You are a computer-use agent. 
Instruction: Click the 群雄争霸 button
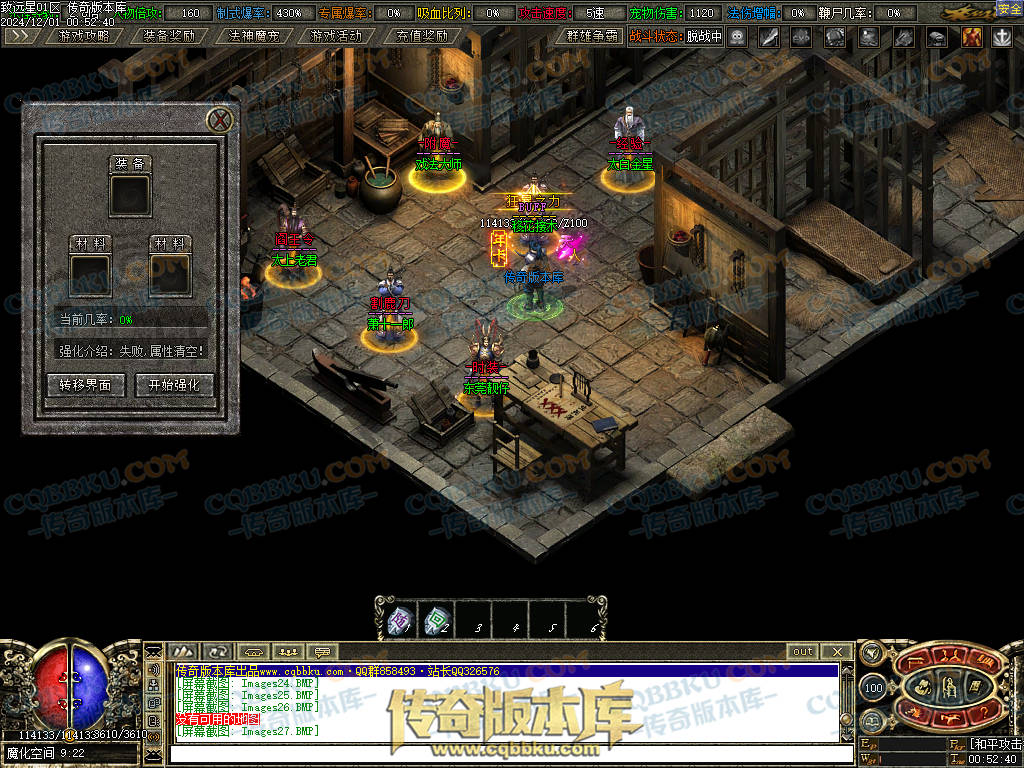point(588,36)
